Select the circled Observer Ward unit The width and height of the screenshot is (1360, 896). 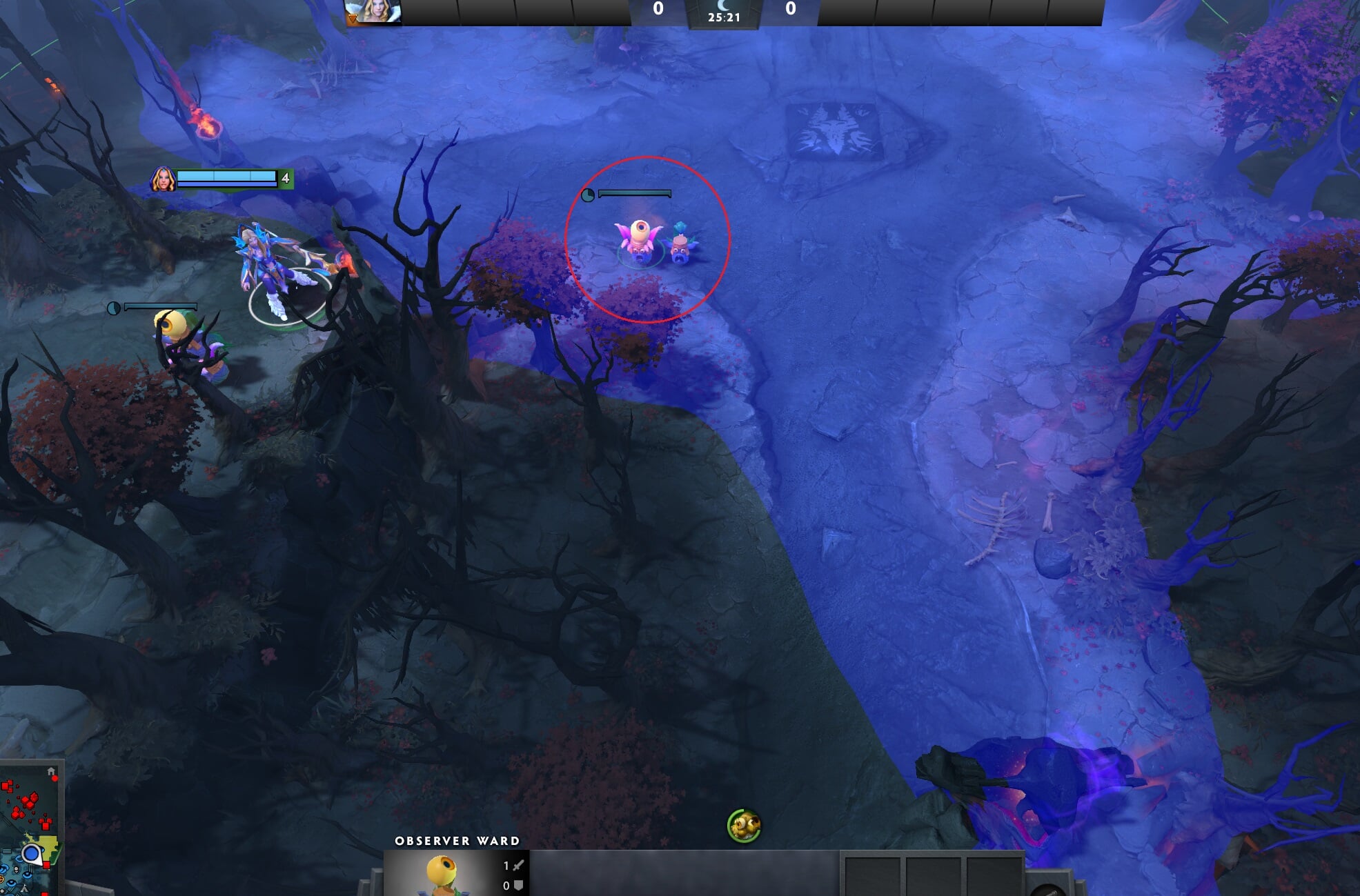(x=639, y=241)
